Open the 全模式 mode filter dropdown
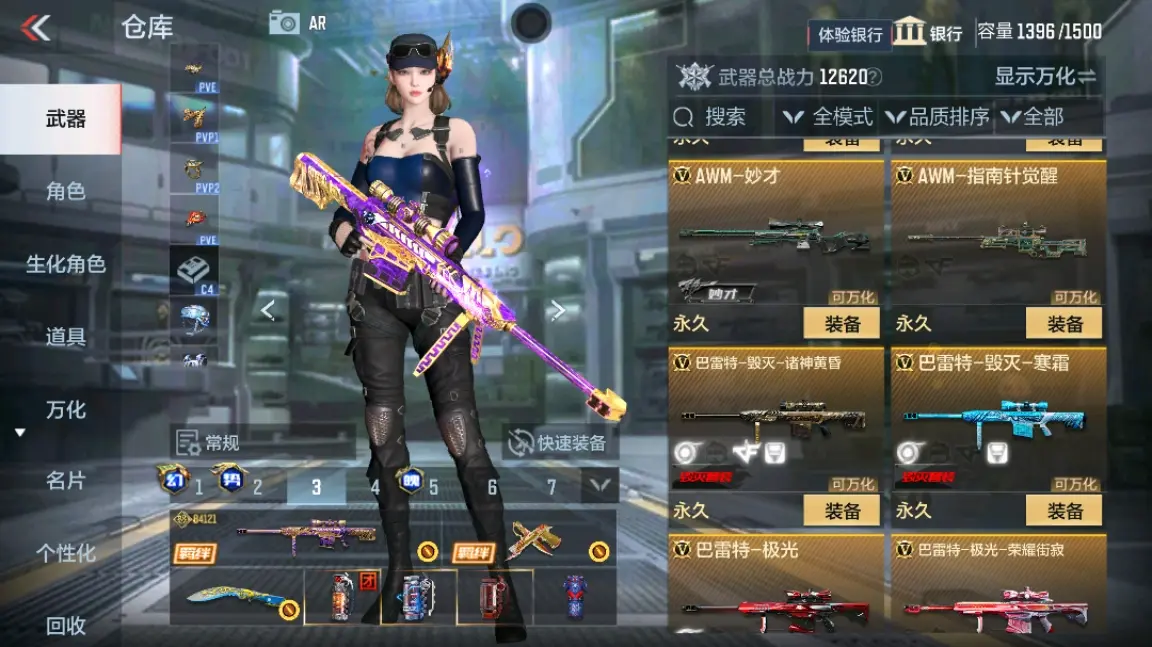The width and height of the screenshot is (1152, 647). [829, 117]
